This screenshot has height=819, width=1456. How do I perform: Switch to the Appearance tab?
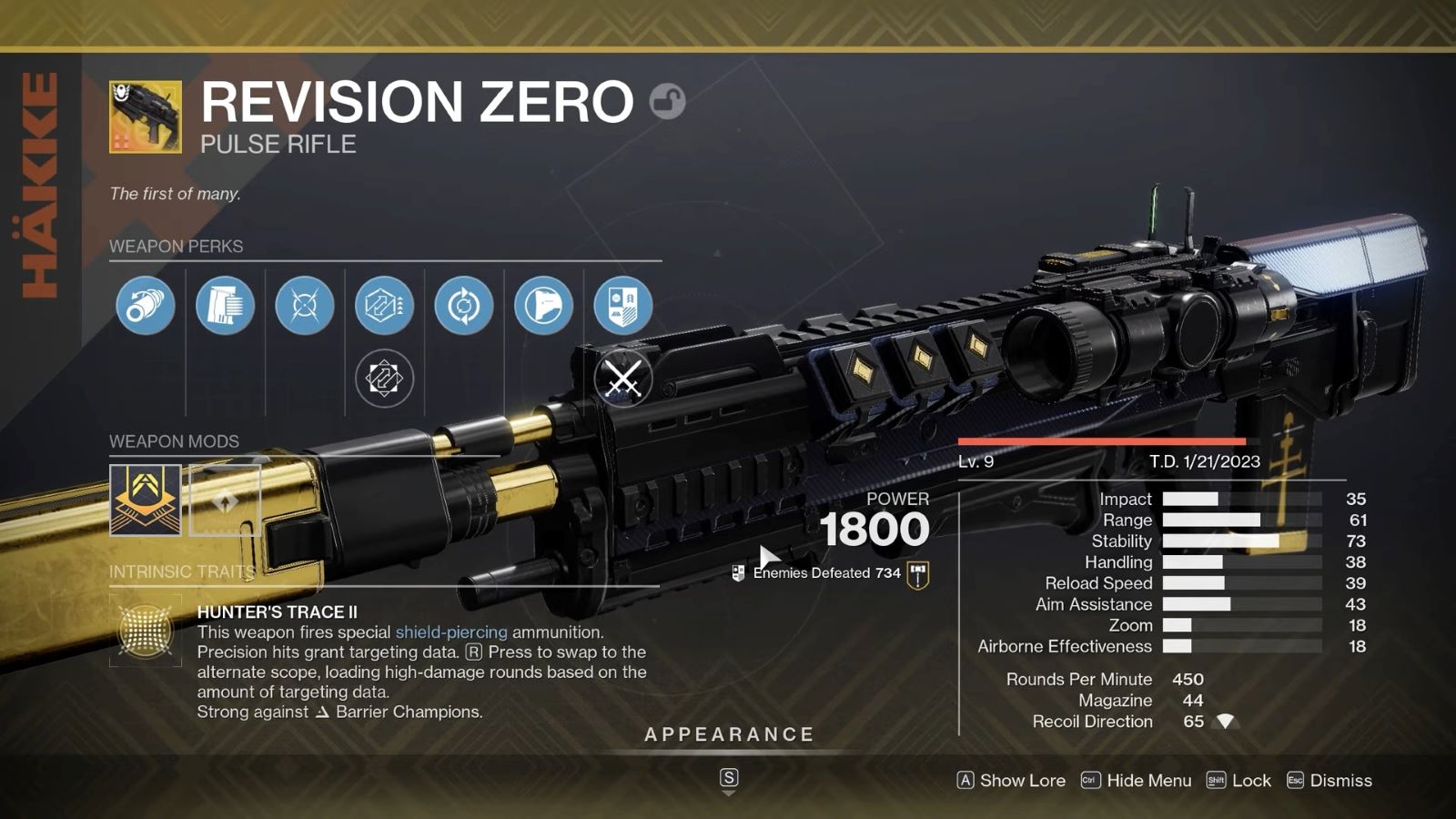click(x=728, y=733)
